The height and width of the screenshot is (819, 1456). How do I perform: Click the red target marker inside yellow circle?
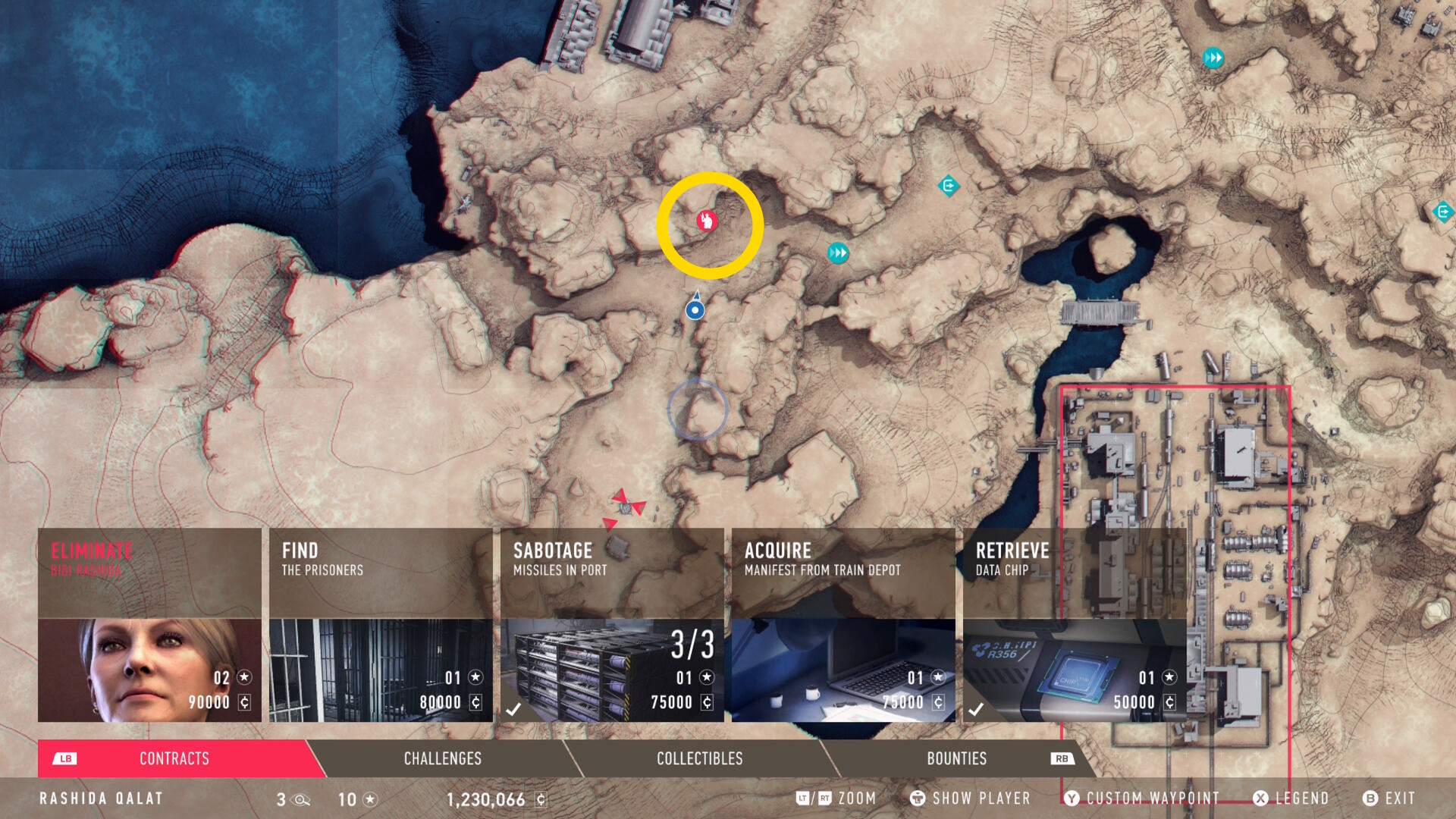coord(707,221)
